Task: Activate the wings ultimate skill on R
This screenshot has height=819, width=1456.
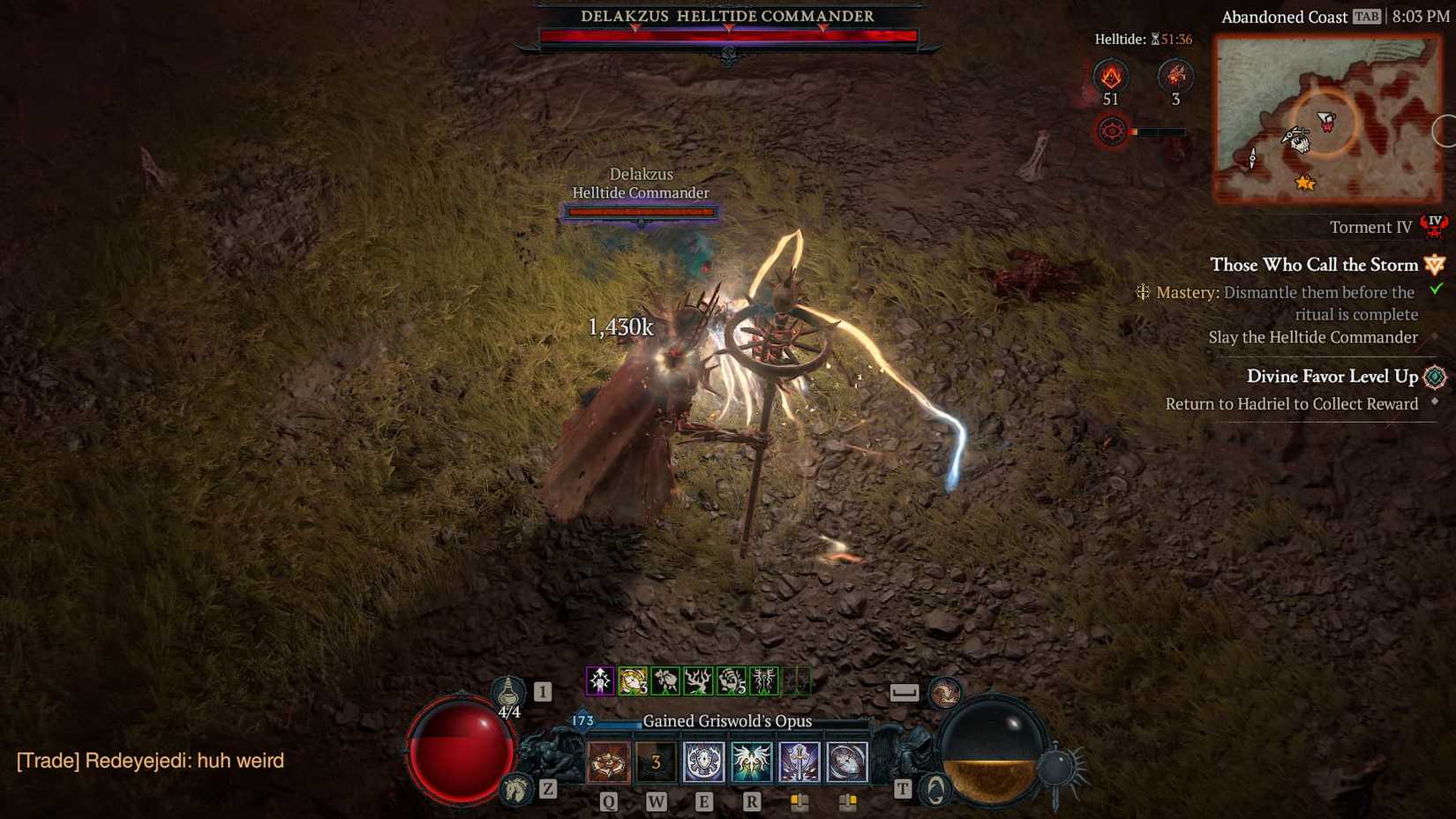Action: (x=752, y=762)
